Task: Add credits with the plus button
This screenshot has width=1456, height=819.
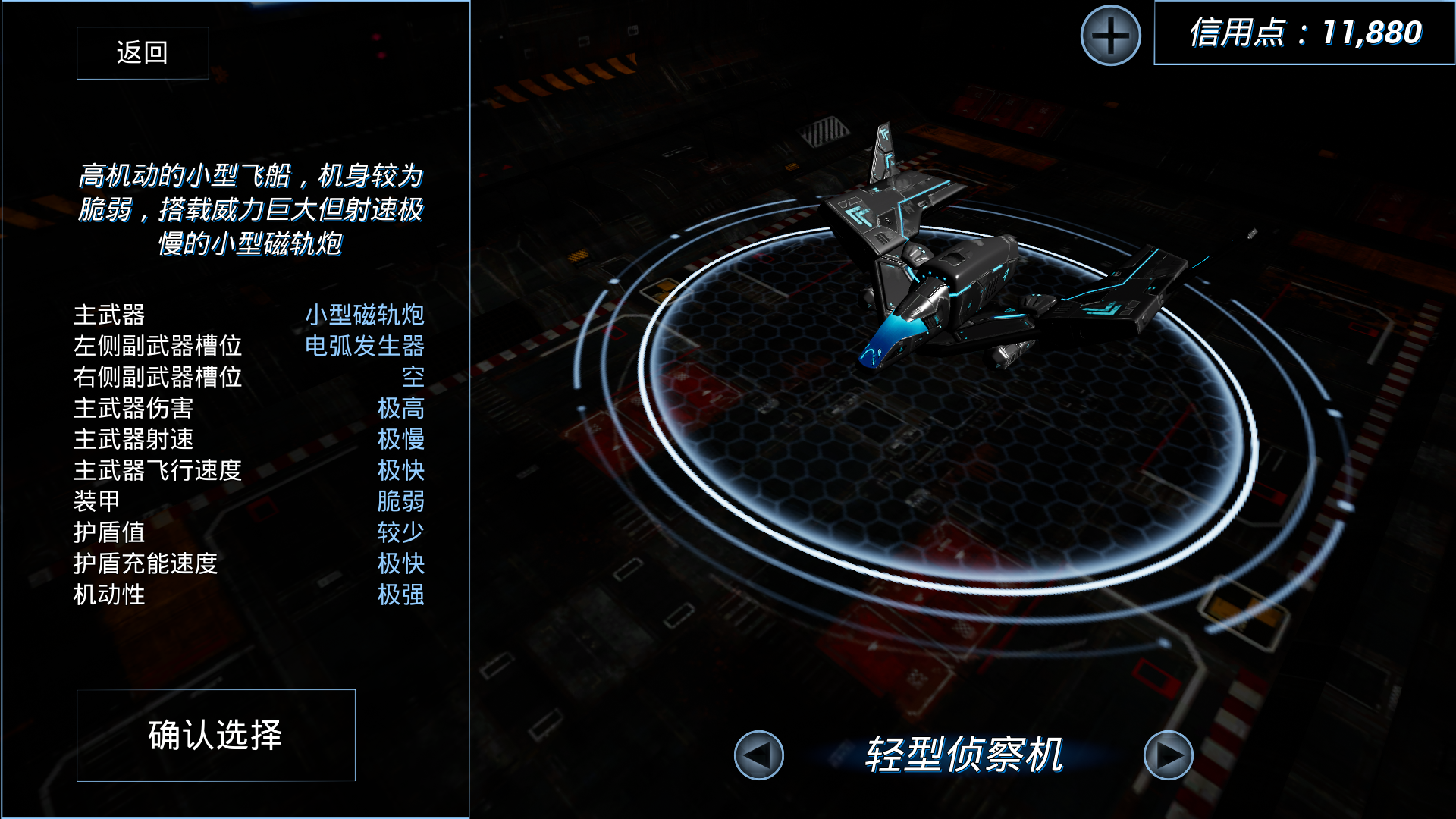Action: pyautogui.click(x=1110, y=36)
